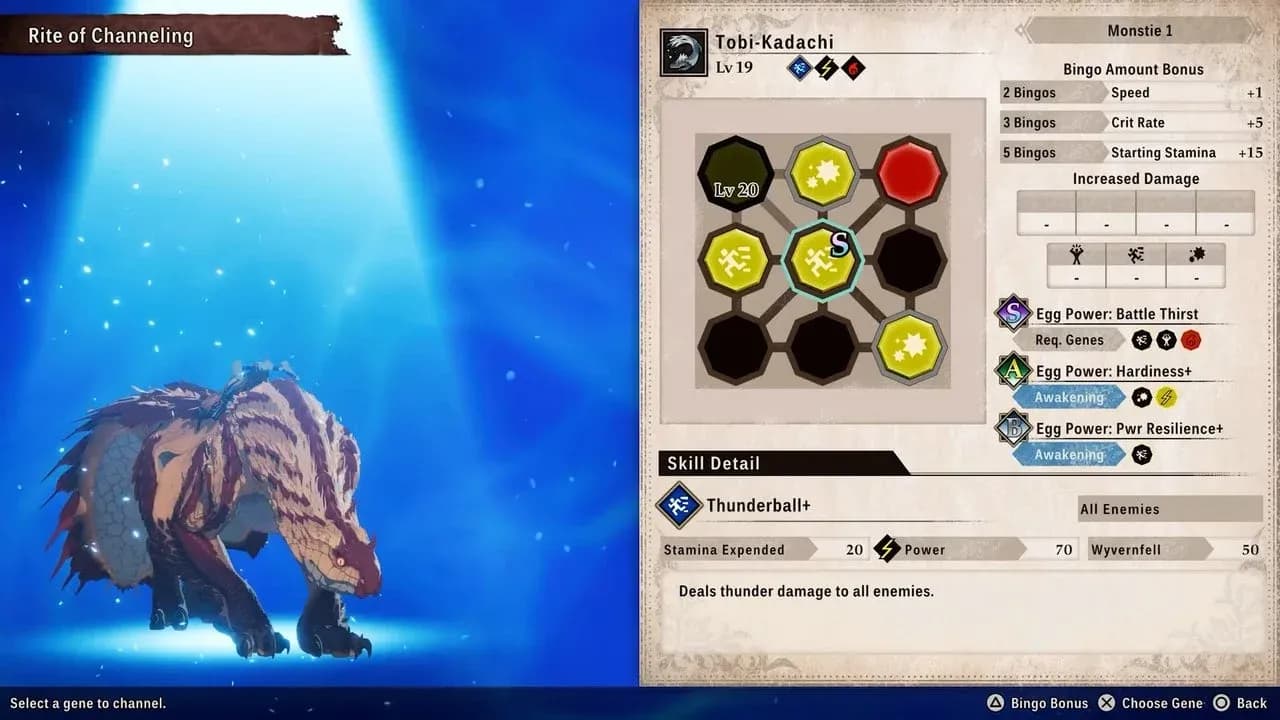Viewport: 1280px width, 720px height.
Task: Toggle Awakening for Hardiness+
Action: tap(1068, 397)
